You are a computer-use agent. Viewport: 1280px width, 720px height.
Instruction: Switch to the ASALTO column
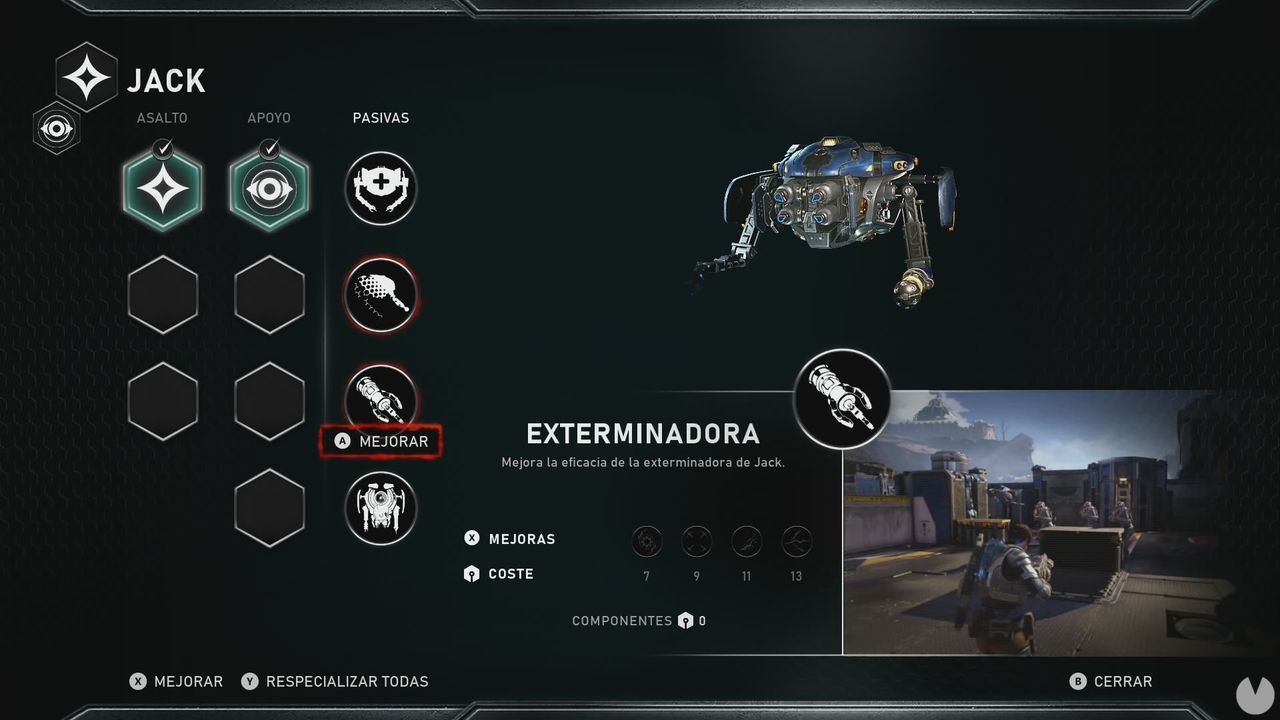[x=162, y=117]
